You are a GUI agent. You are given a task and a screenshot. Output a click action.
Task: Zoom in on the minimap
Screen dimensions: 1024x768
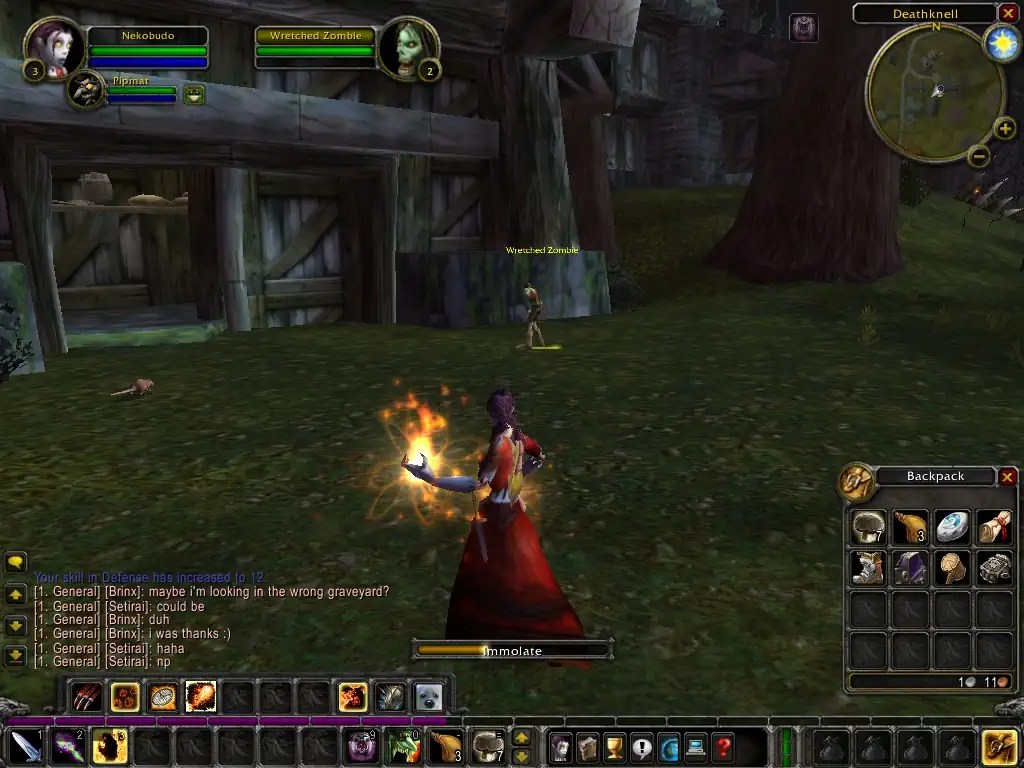(1004, 128)
